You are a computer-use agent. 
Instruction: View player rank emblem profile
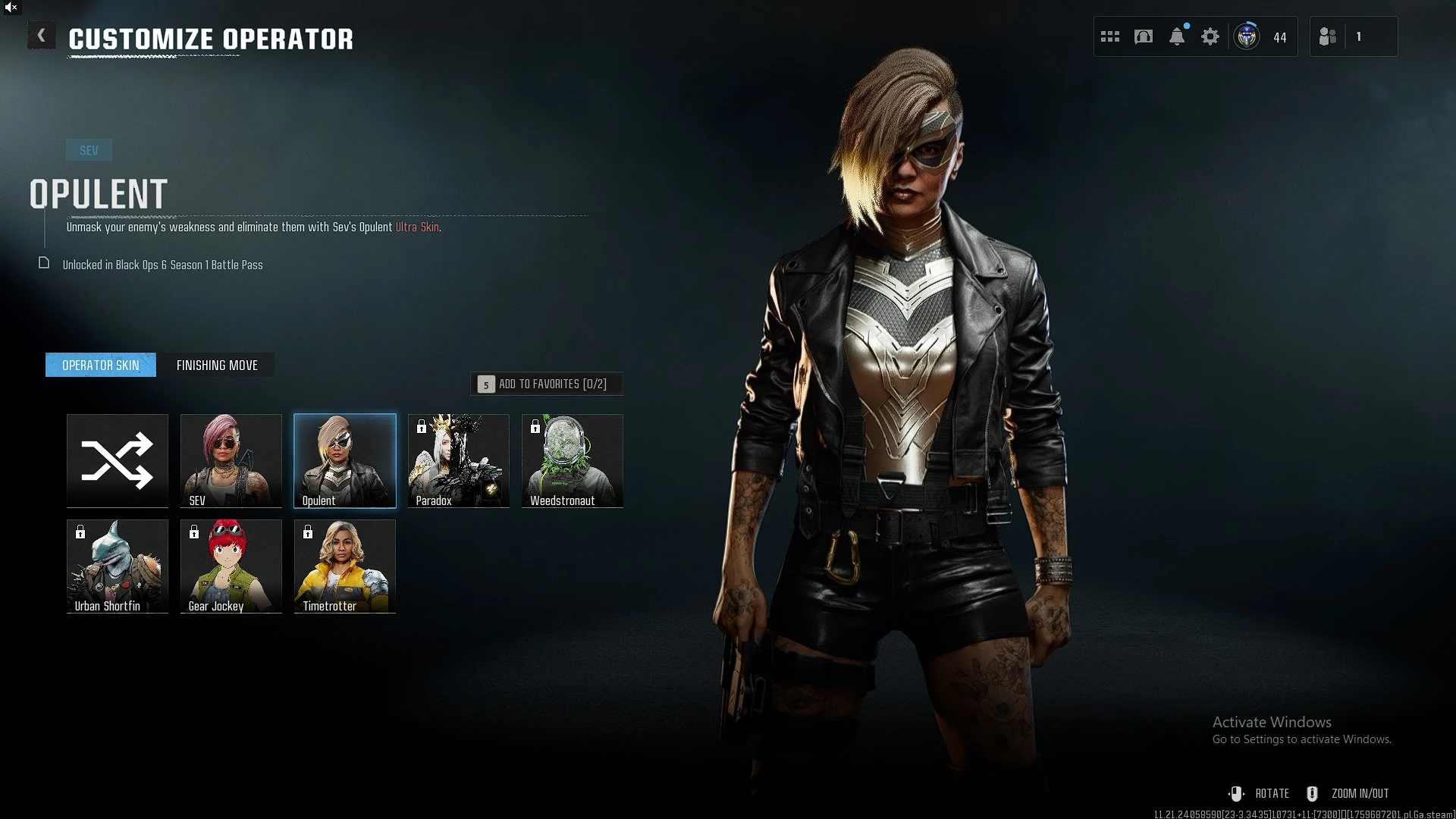1247,36
